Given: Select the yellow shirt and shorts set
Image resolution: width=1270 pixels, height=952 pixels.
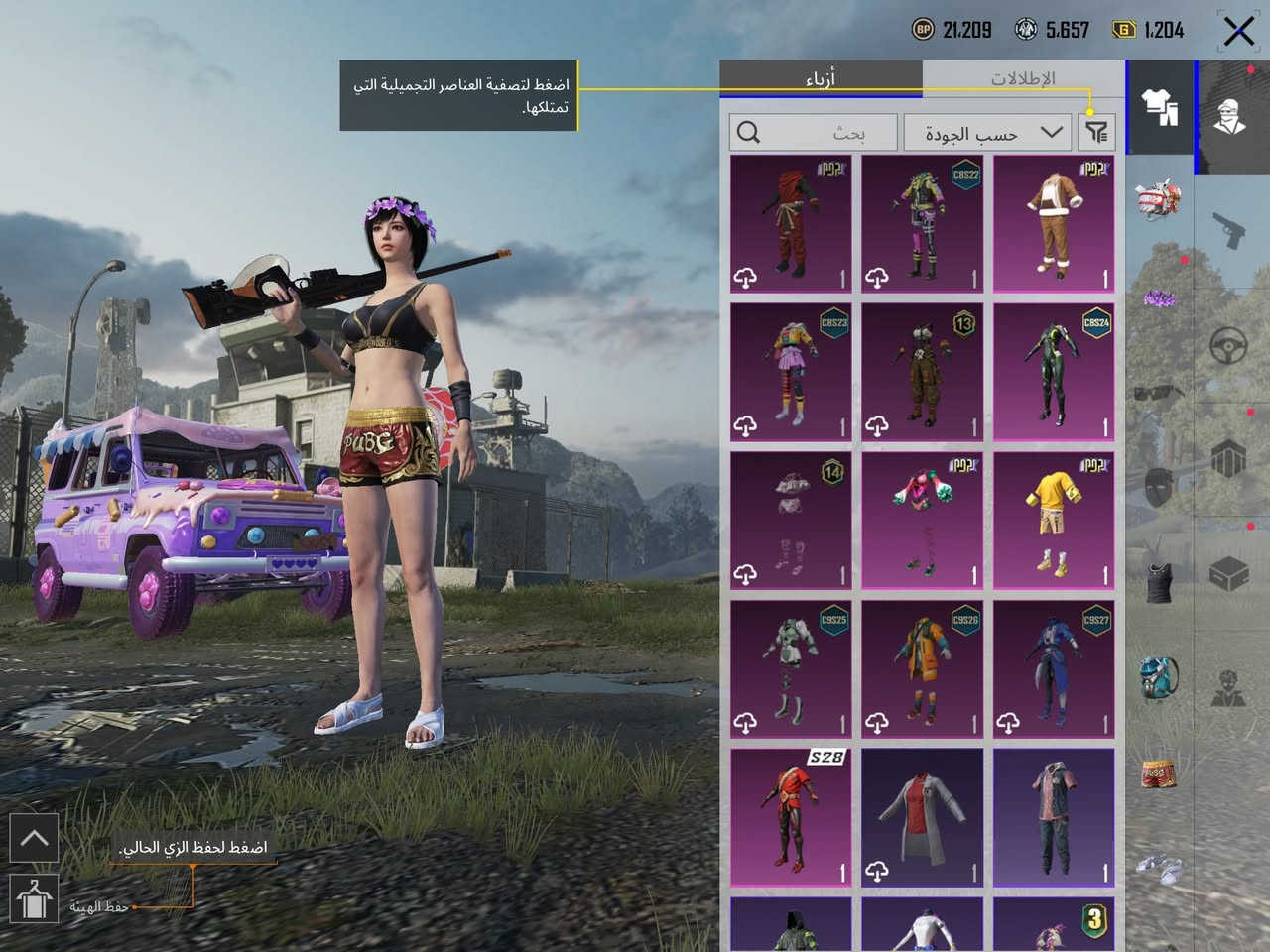Looking at the screenshot, I should pos(1054,521).
